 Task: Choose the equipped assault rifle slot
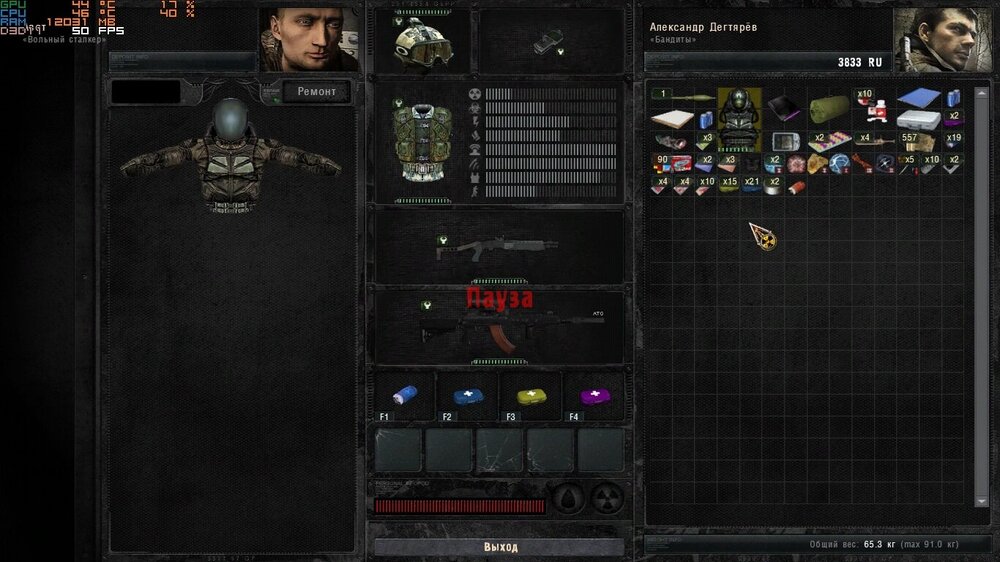[499, 327]
